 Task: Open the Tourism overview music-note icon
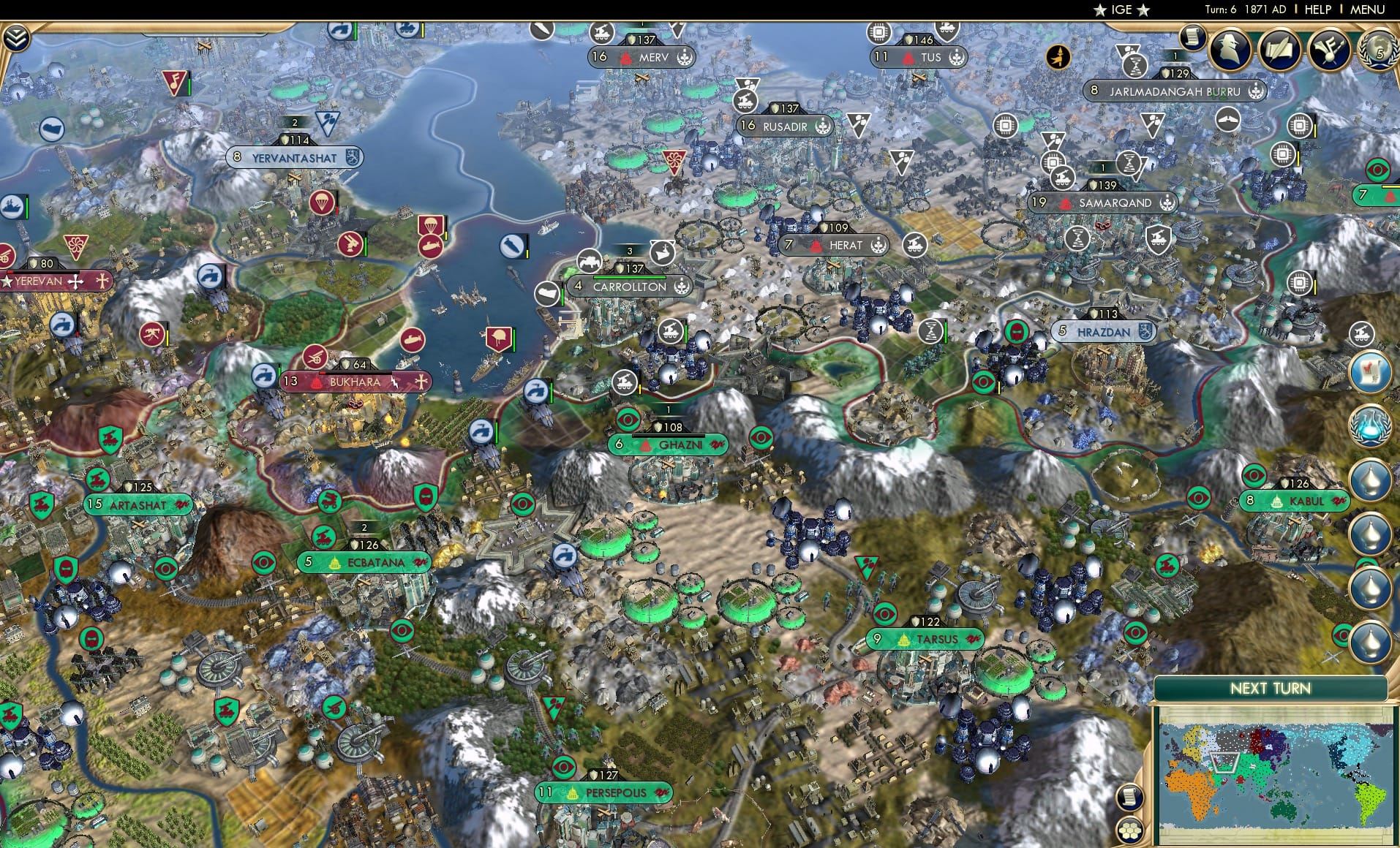pyautogui.click(x=1330, y=48)
